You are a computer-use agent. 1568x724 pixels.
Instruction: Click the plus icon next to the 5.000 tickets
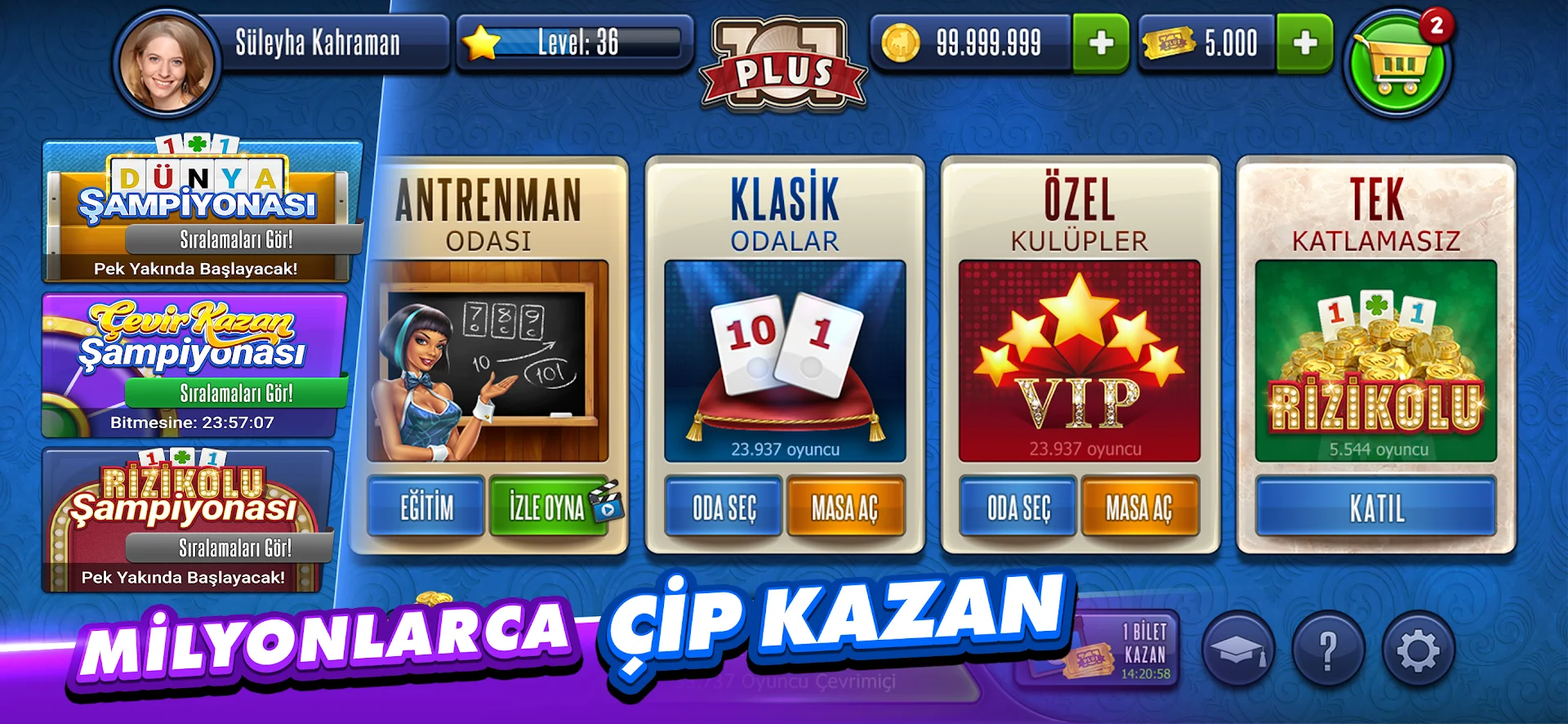[x=1305, y=43]
